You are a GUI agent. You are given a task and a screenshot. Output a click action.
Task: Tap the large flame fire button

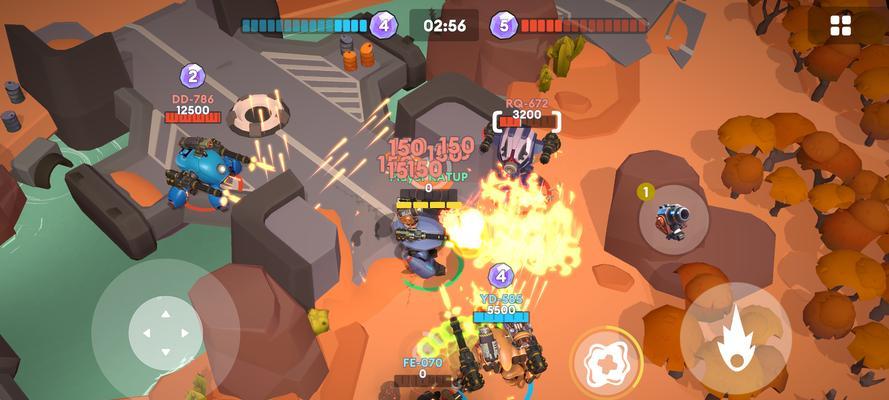(735, 337)
